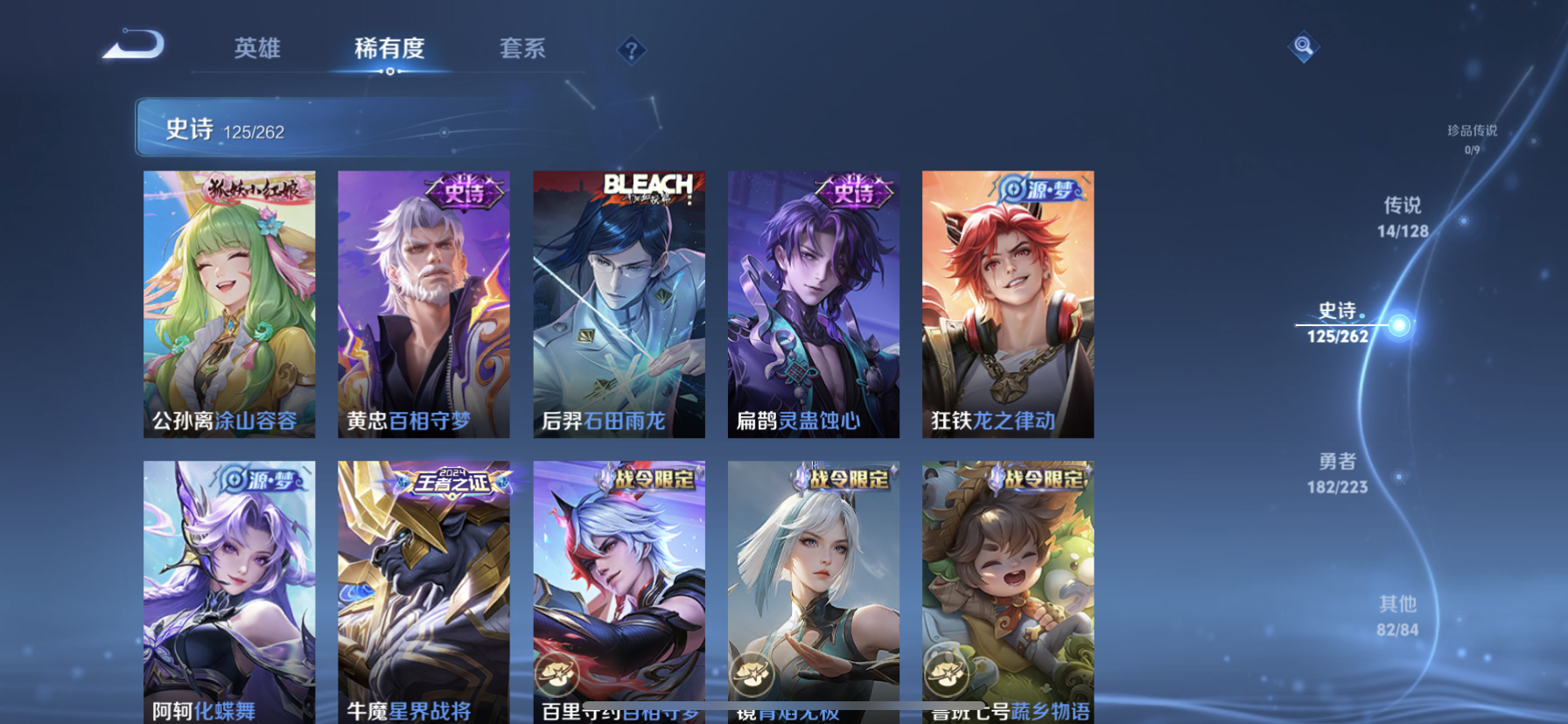Jump to 传说 rarity section

pos(1403,217)
